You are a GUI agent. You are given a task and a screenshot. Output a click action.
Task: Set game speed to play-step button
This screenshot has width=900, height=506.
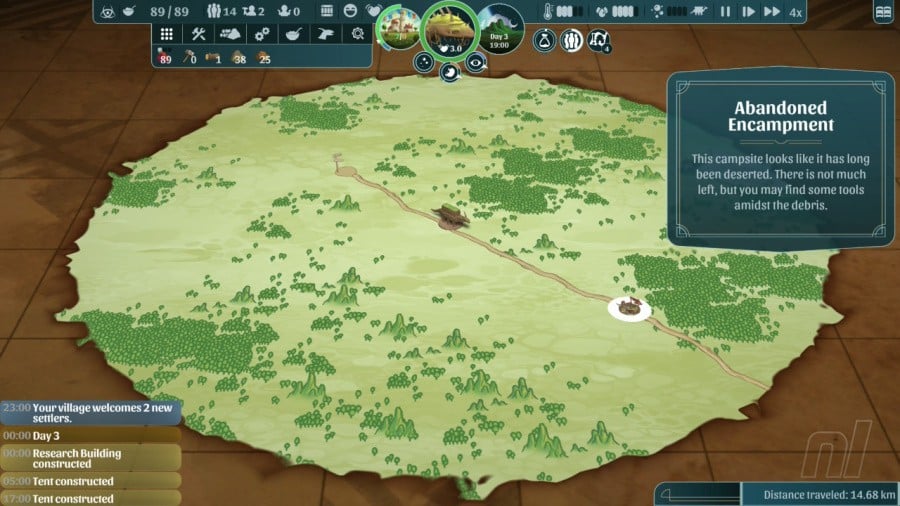point(748,12)
